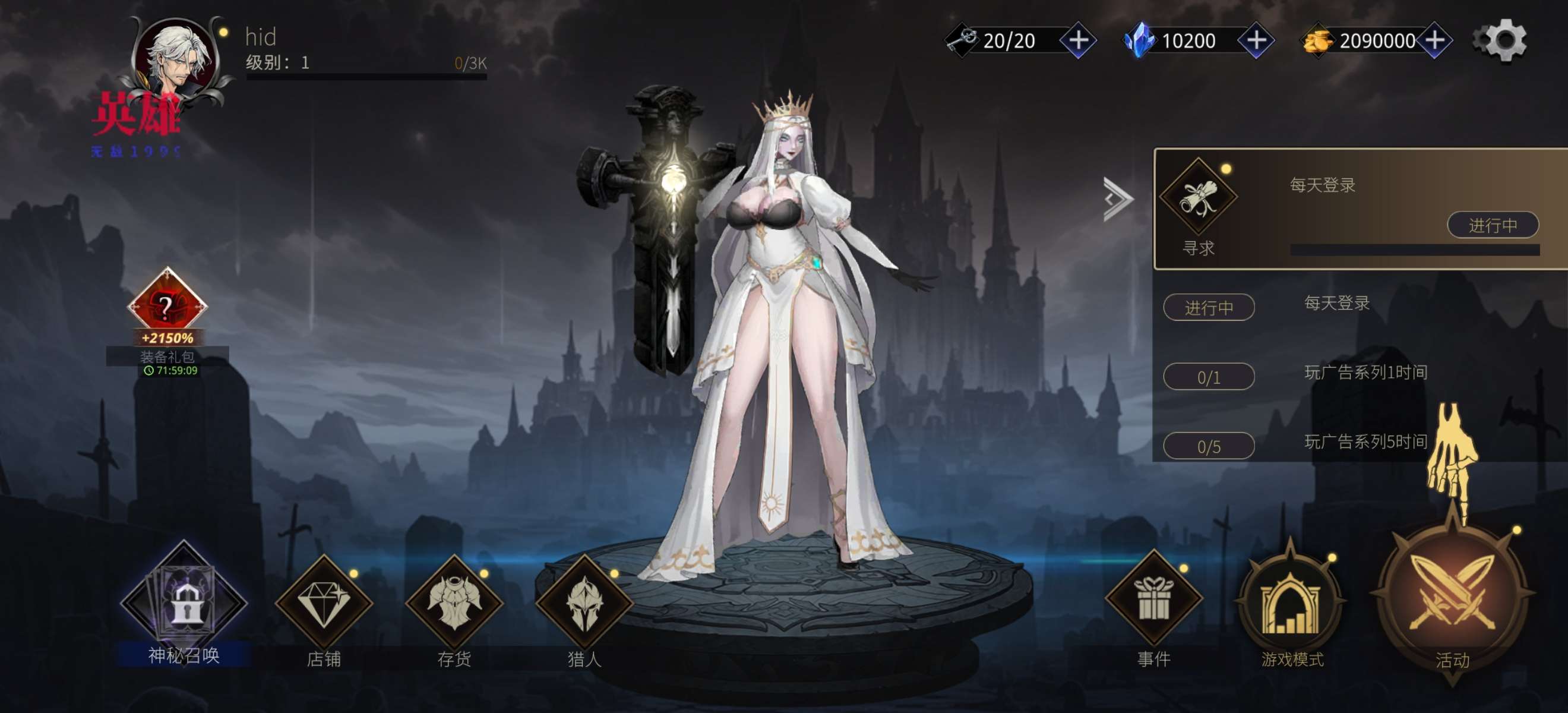This screenshot has height=713, width=1568.
Task: Open 神秘召唤 mystic summon
Action: tap(183, 604)
